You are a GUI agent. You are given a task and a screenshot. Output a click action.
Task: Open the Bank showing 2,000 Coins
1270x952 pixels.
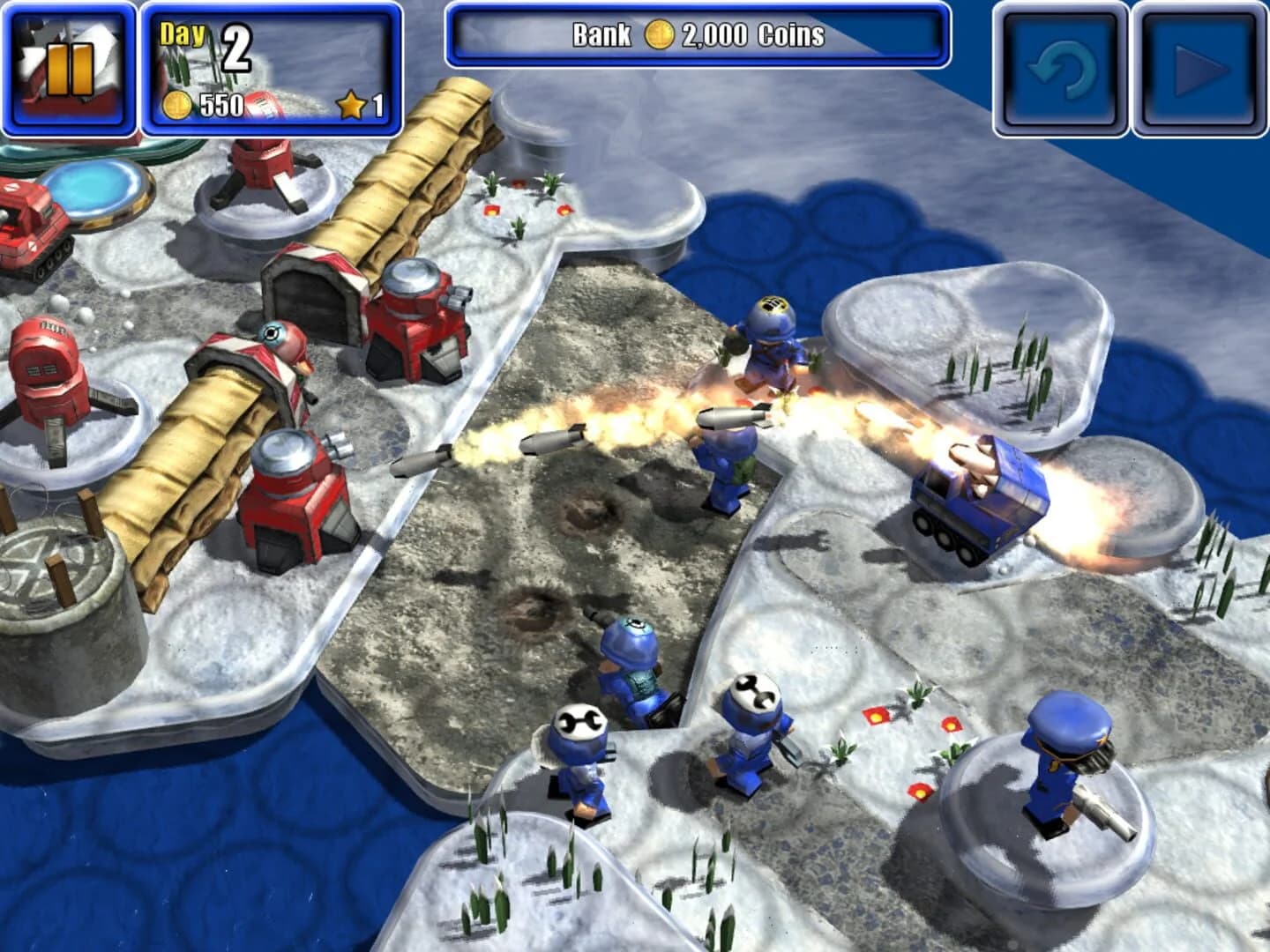[x=697, y=36]
